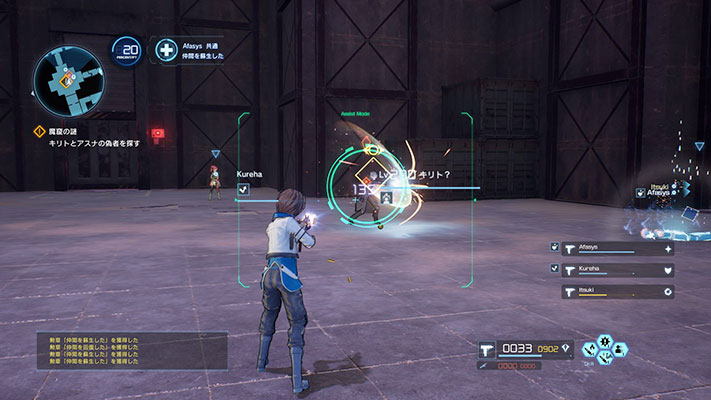Viewport: 711px width, 400px height.
Task: Activate the bottom hexagon skill icon
Action: coord(606,357)
